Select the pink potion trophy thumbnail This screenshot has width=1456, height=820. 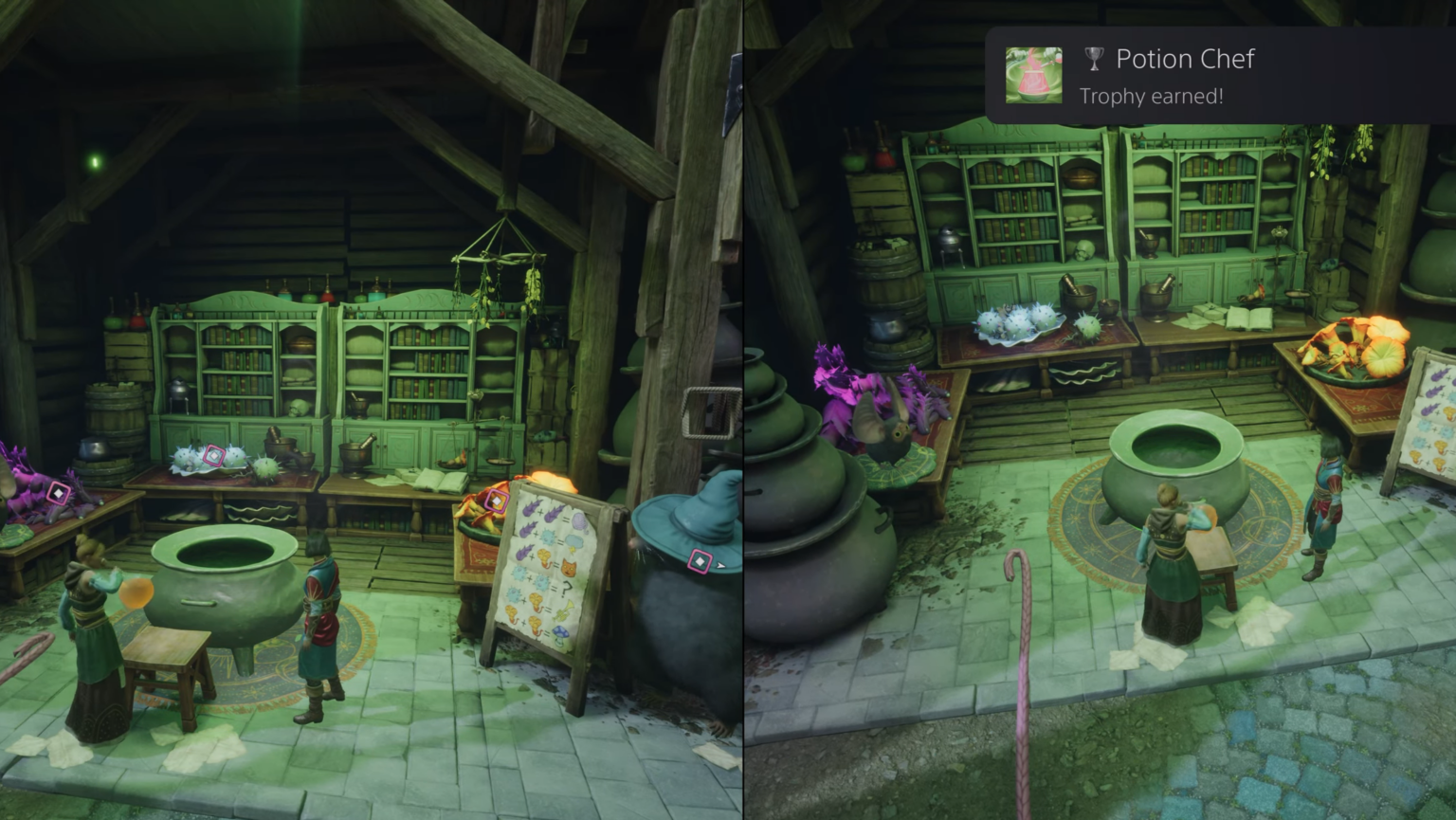1032,74
